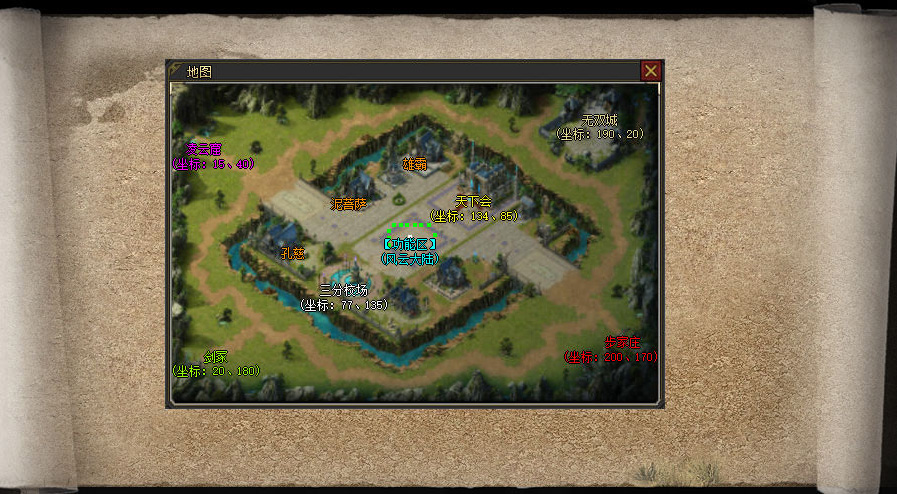Image resolution: width=897 pixels, height=494 pixels.
Task: Select the 孔慈 NPC label
Action: click(292, 253)
